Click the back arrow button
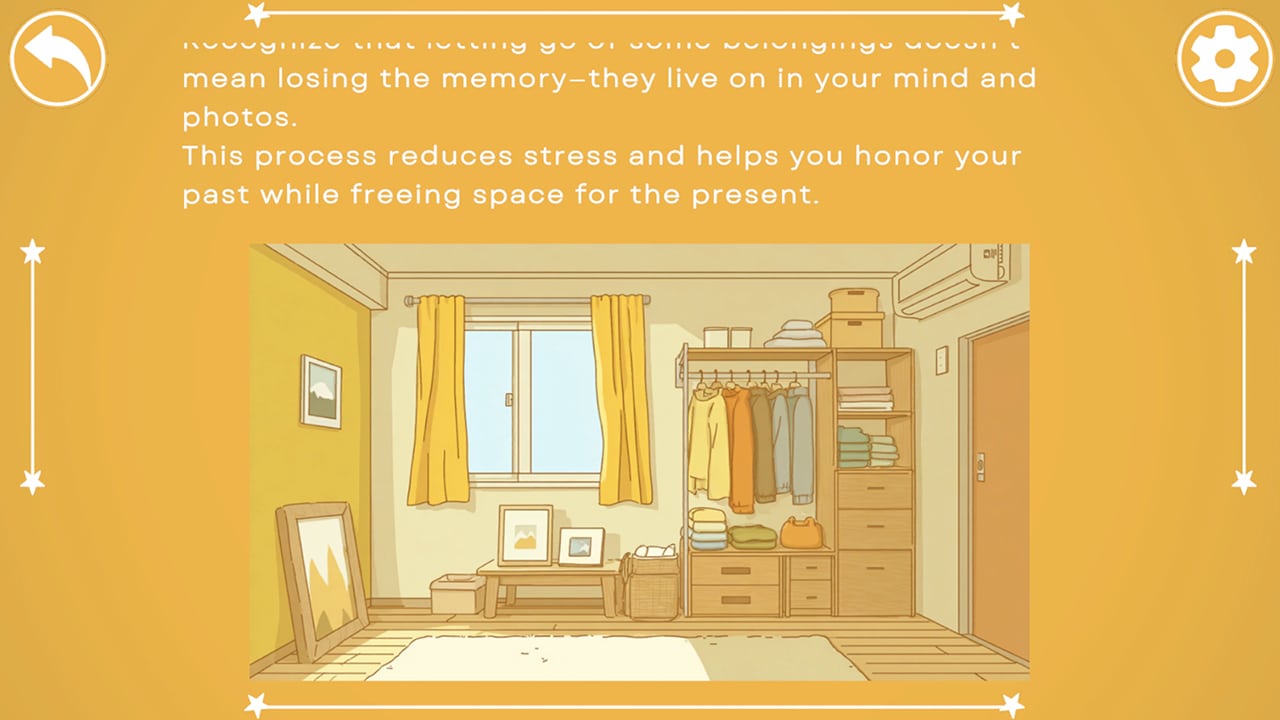Image resolution: width=1280 pixels, height=720 pixels. tap(57, 57)
